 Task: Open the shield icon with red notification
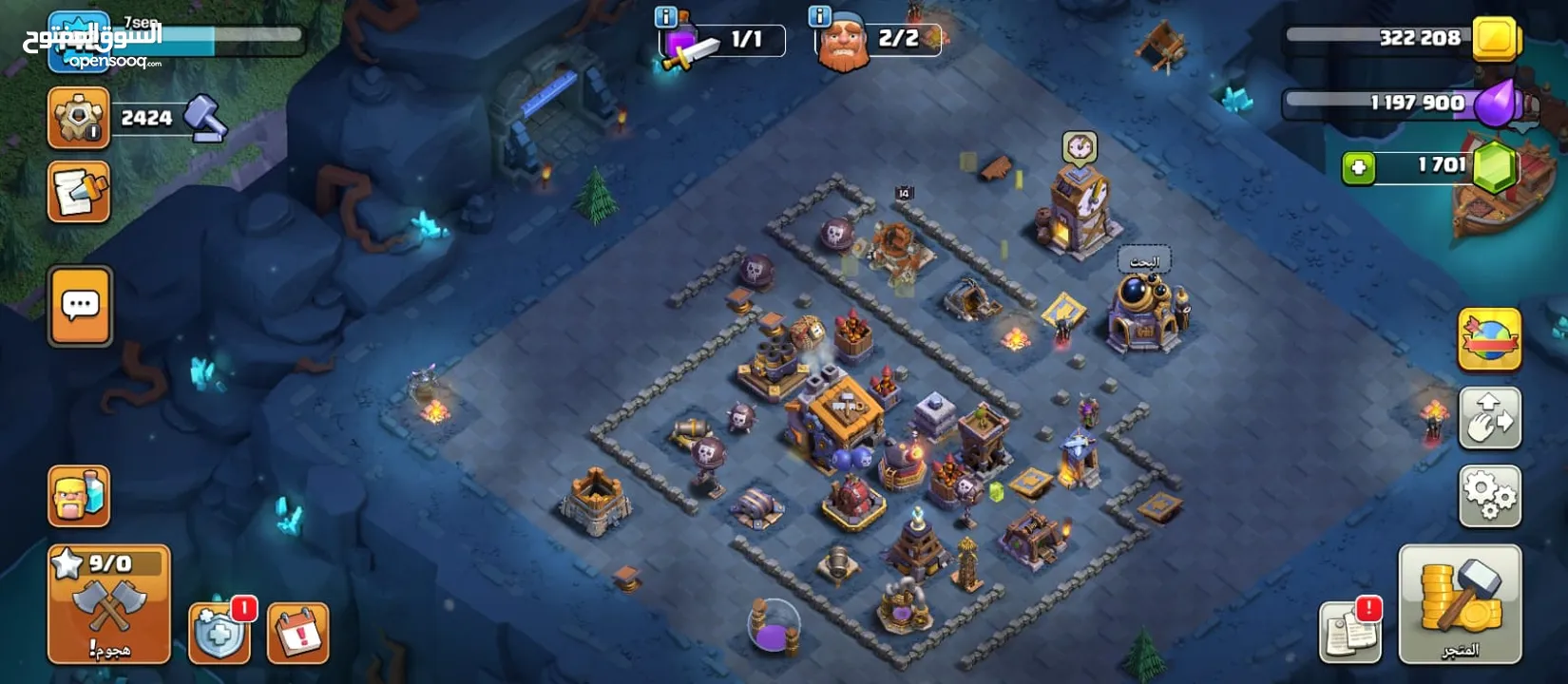[220, 634]
